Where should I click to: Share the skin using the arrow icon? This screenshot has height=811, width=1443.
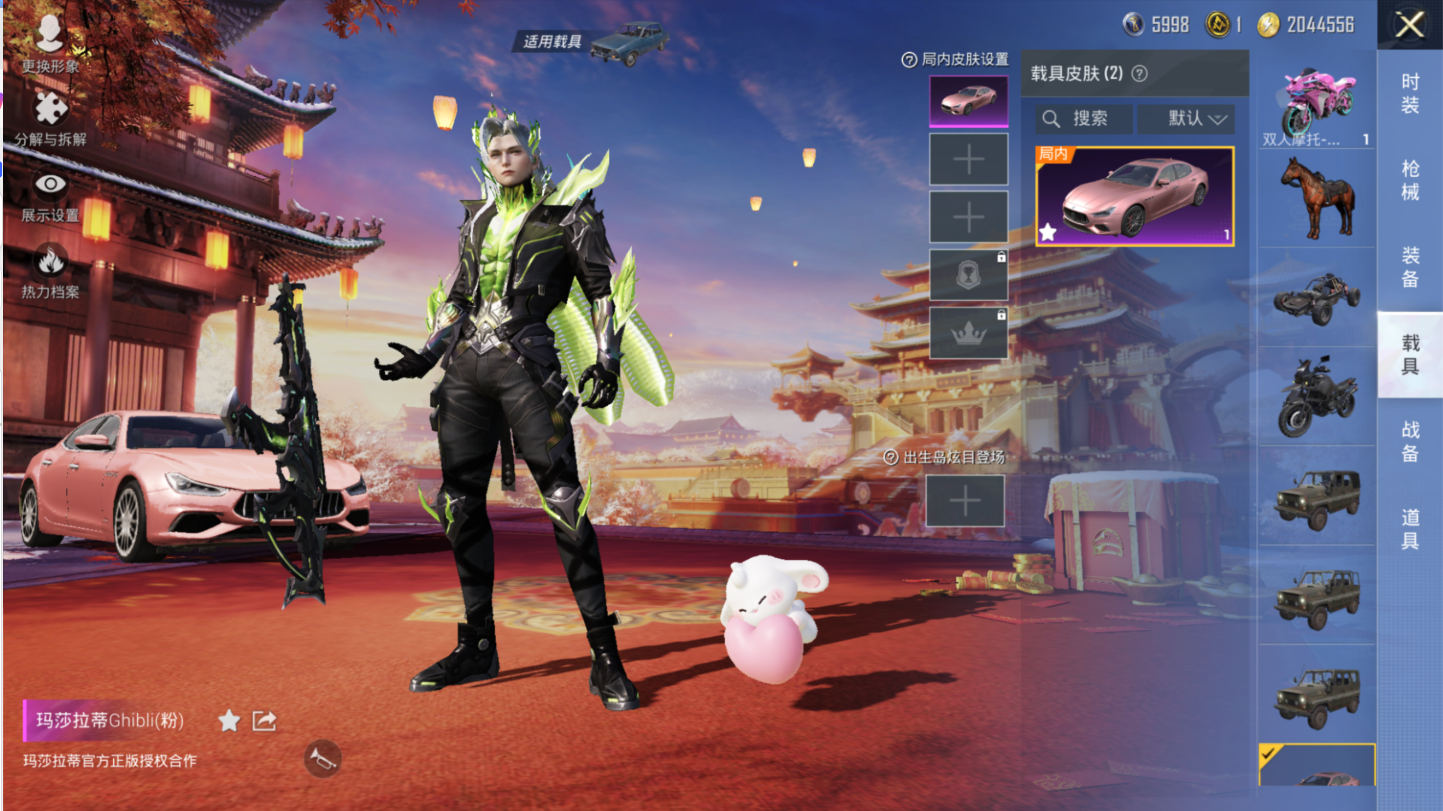pos(264,720)
